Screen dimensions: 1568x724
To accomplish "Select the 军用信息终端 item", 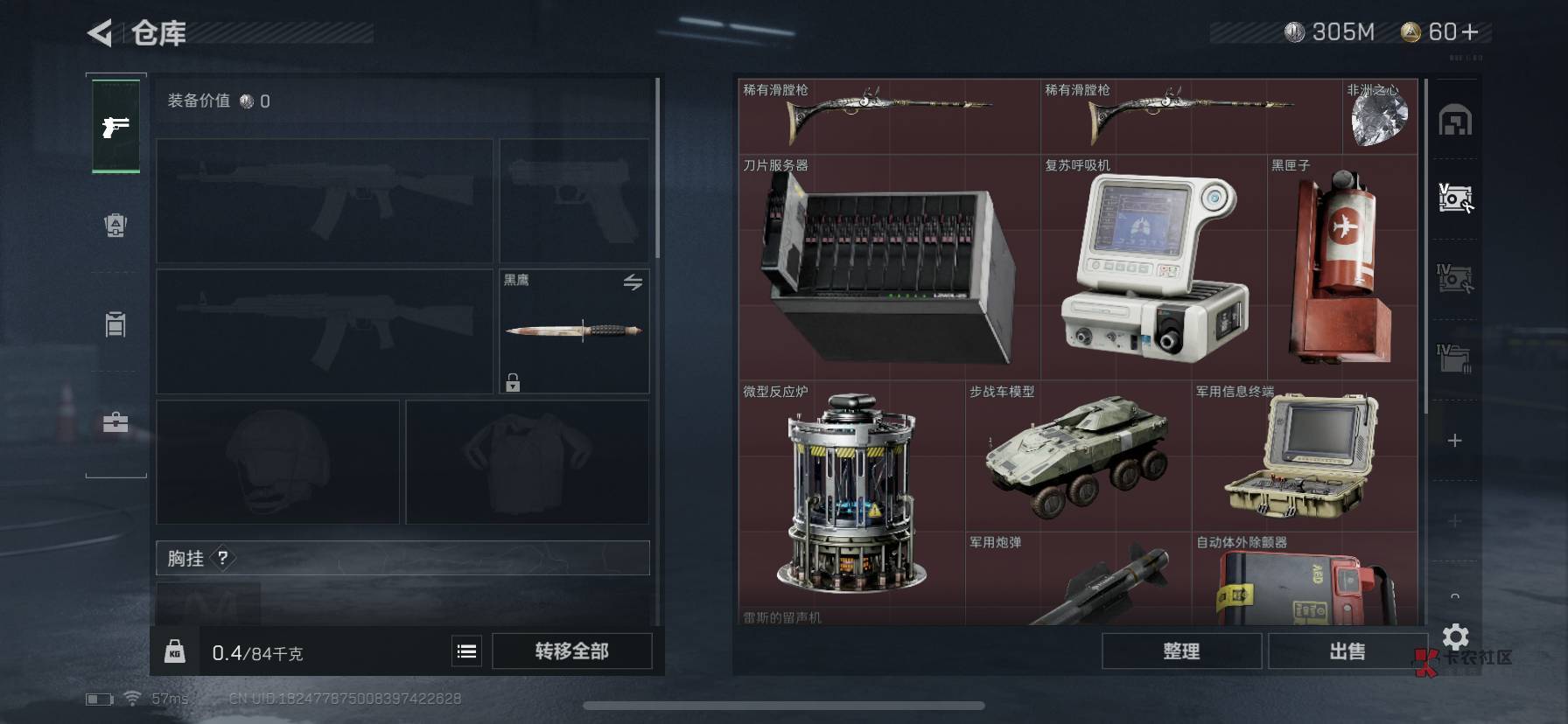I will pos(1304,456).
